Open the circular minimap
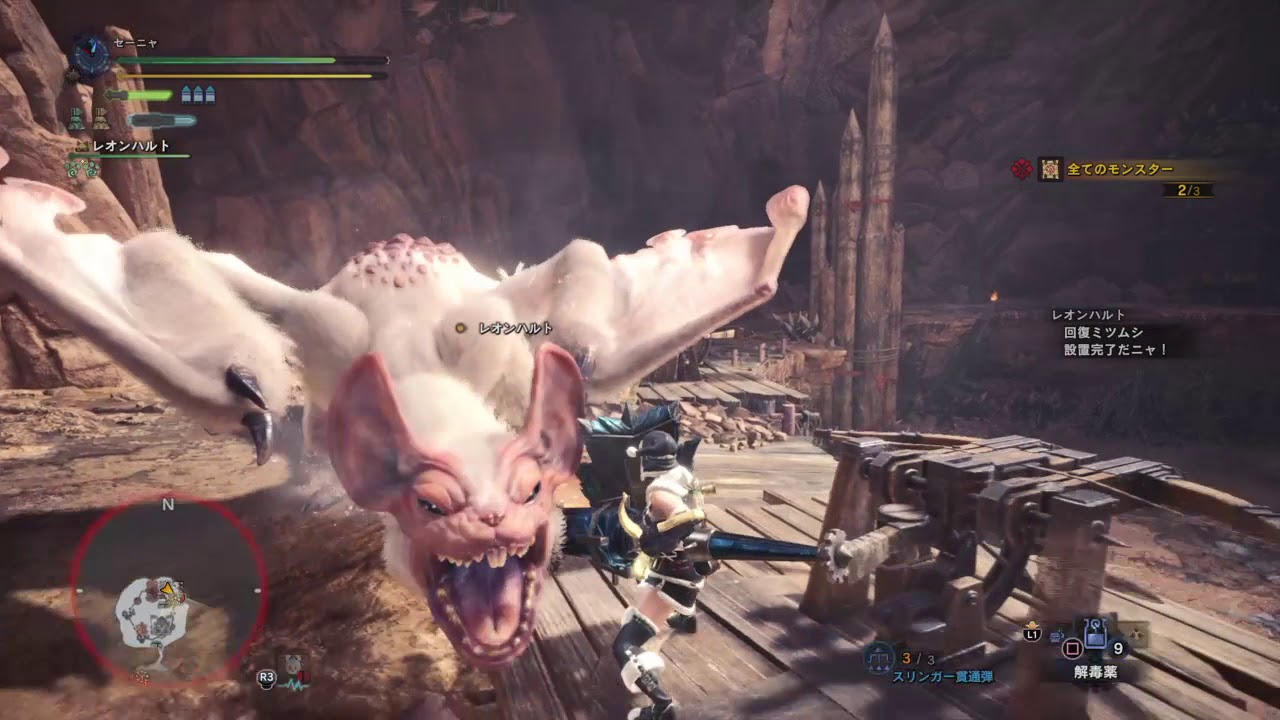The width and height of the screenshot is (1280, 720). tap(167, 593)
